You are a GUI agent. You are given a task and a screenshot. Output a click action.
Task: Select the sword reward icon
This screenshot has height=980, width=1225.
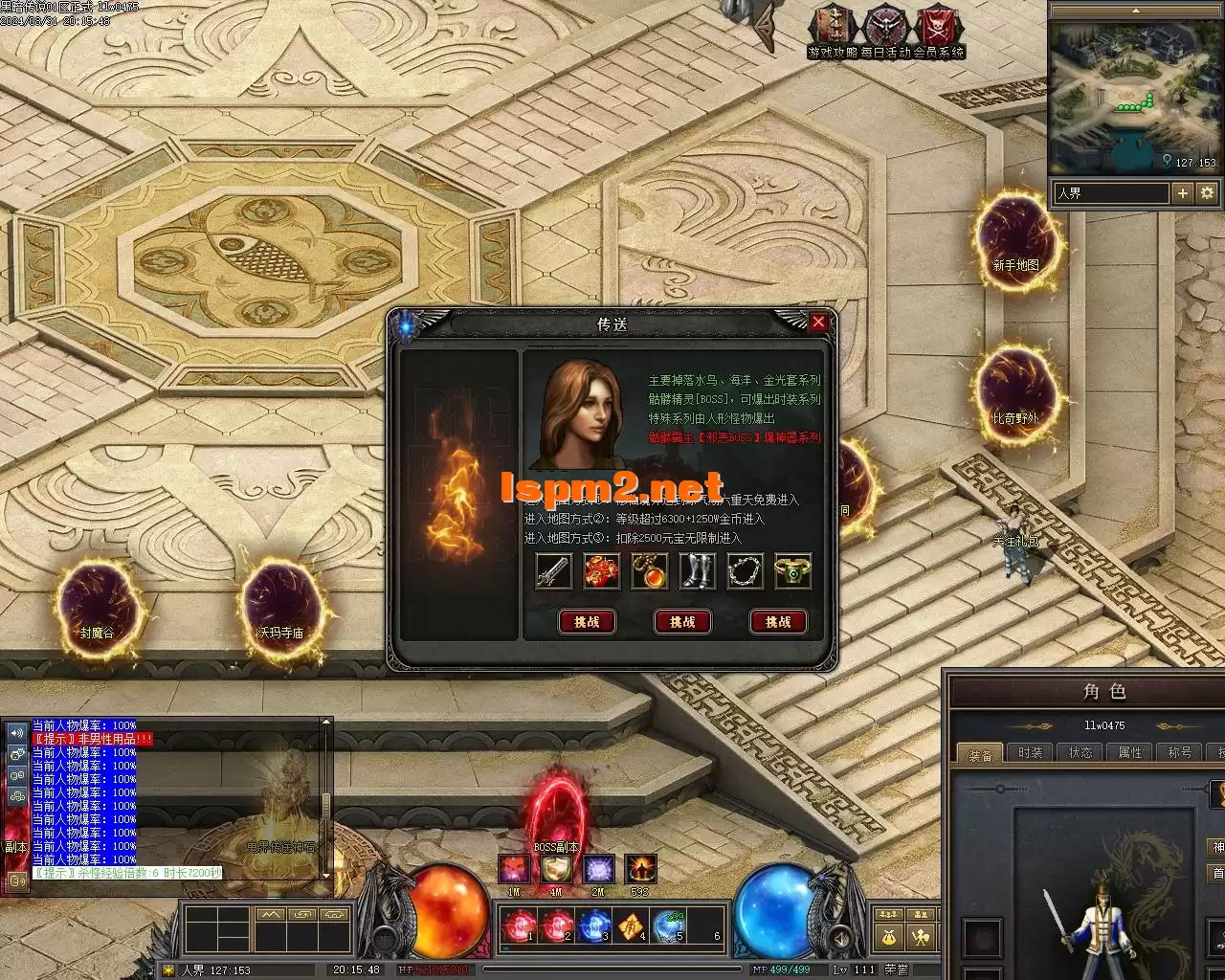(x=553, y=571)
